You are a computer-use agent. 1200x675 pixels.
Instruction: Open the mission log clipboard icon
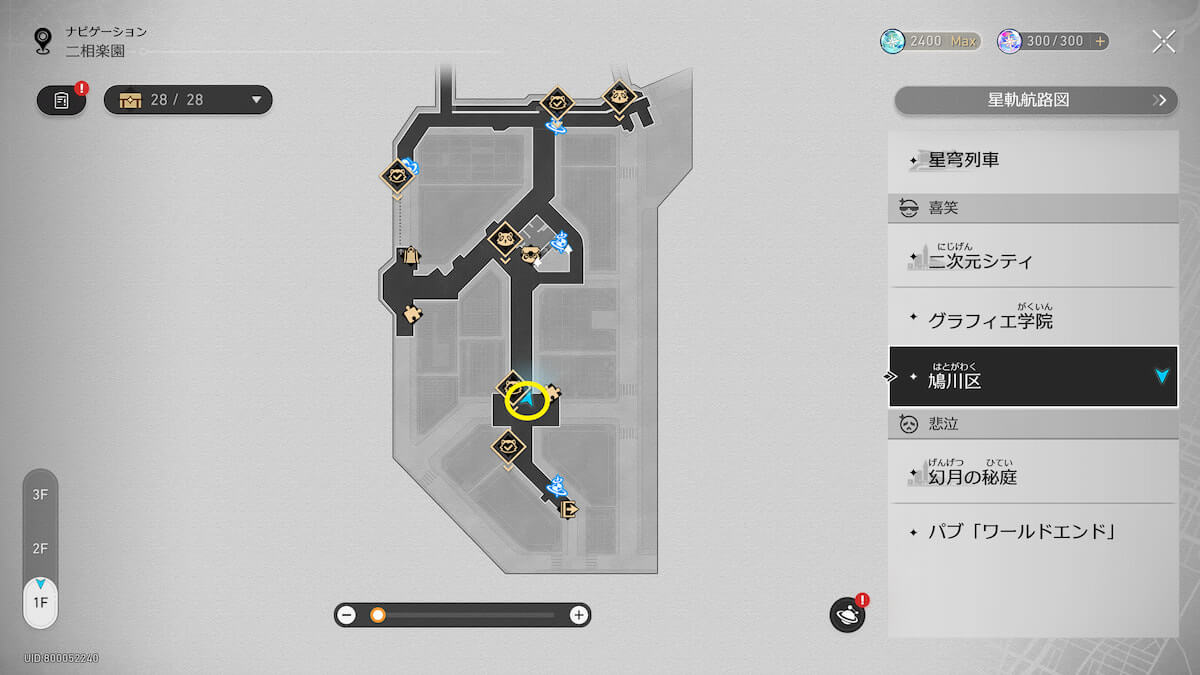point(61,100)
